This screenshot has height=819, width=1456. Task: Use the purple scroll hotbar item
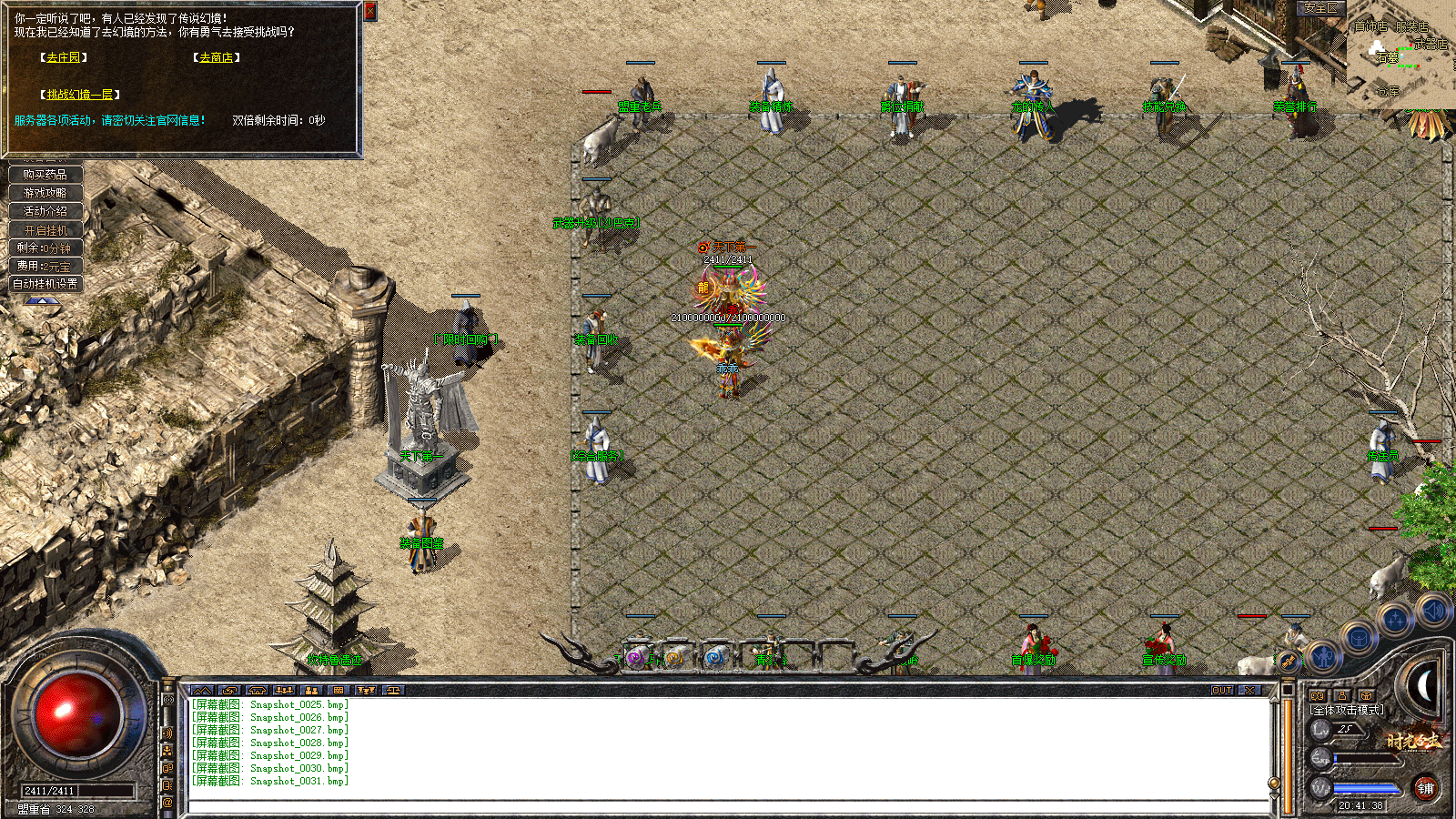(636, 657)
